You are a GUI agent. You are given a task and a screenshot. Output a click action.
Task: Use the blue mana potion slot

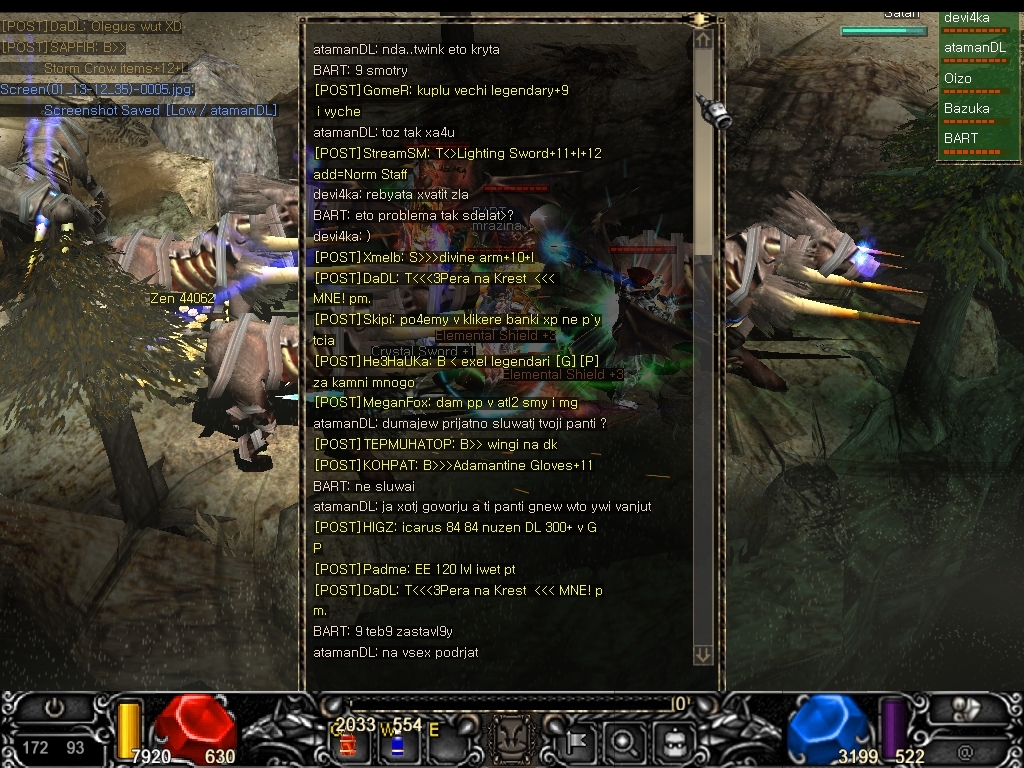coord(396,745)
